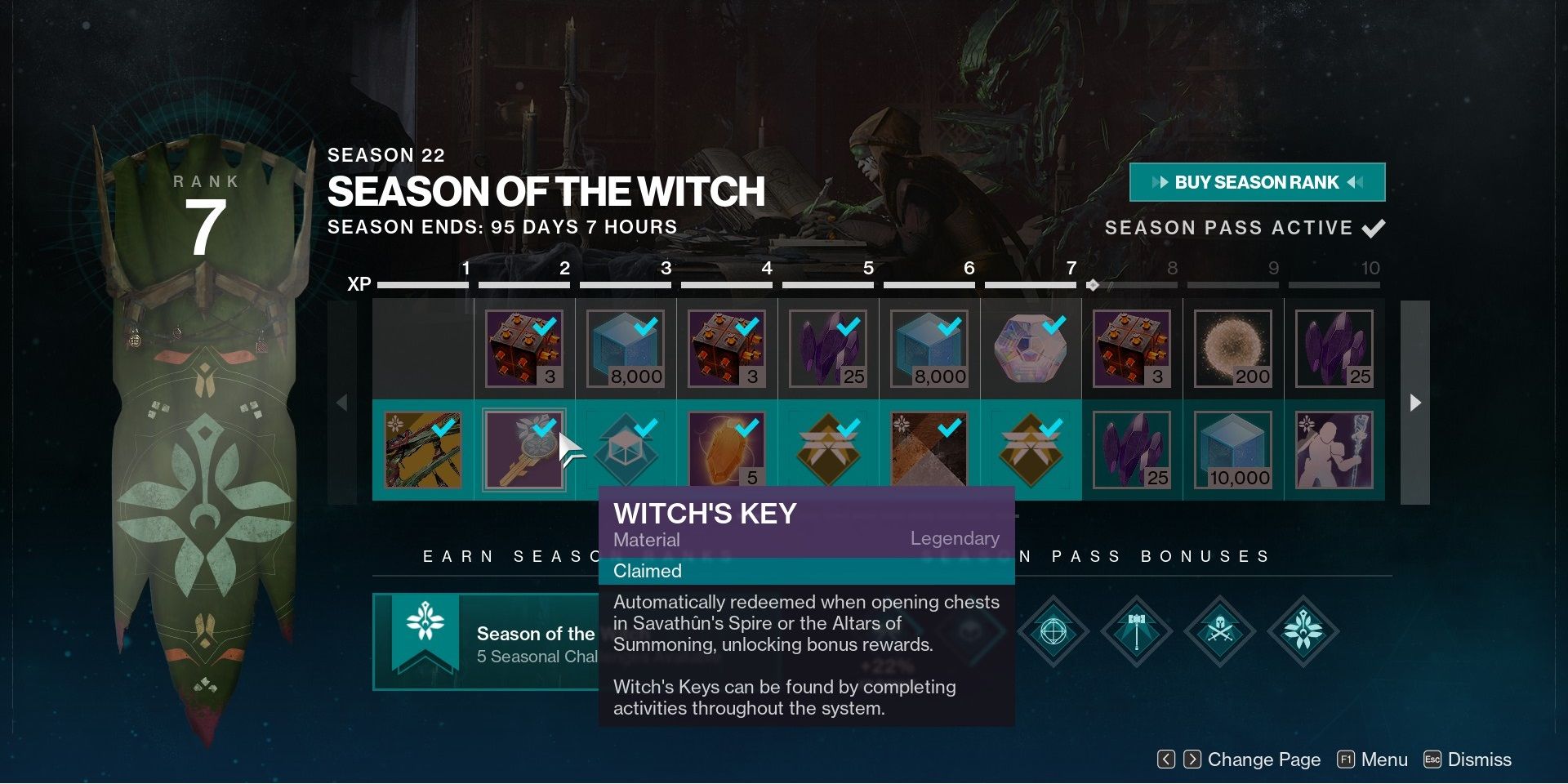Viewport: 1568px width, 784px height.
Task: Click the rank 7 marker on the XP bar
Action: pyautogui.click(x=1092, y=284)
